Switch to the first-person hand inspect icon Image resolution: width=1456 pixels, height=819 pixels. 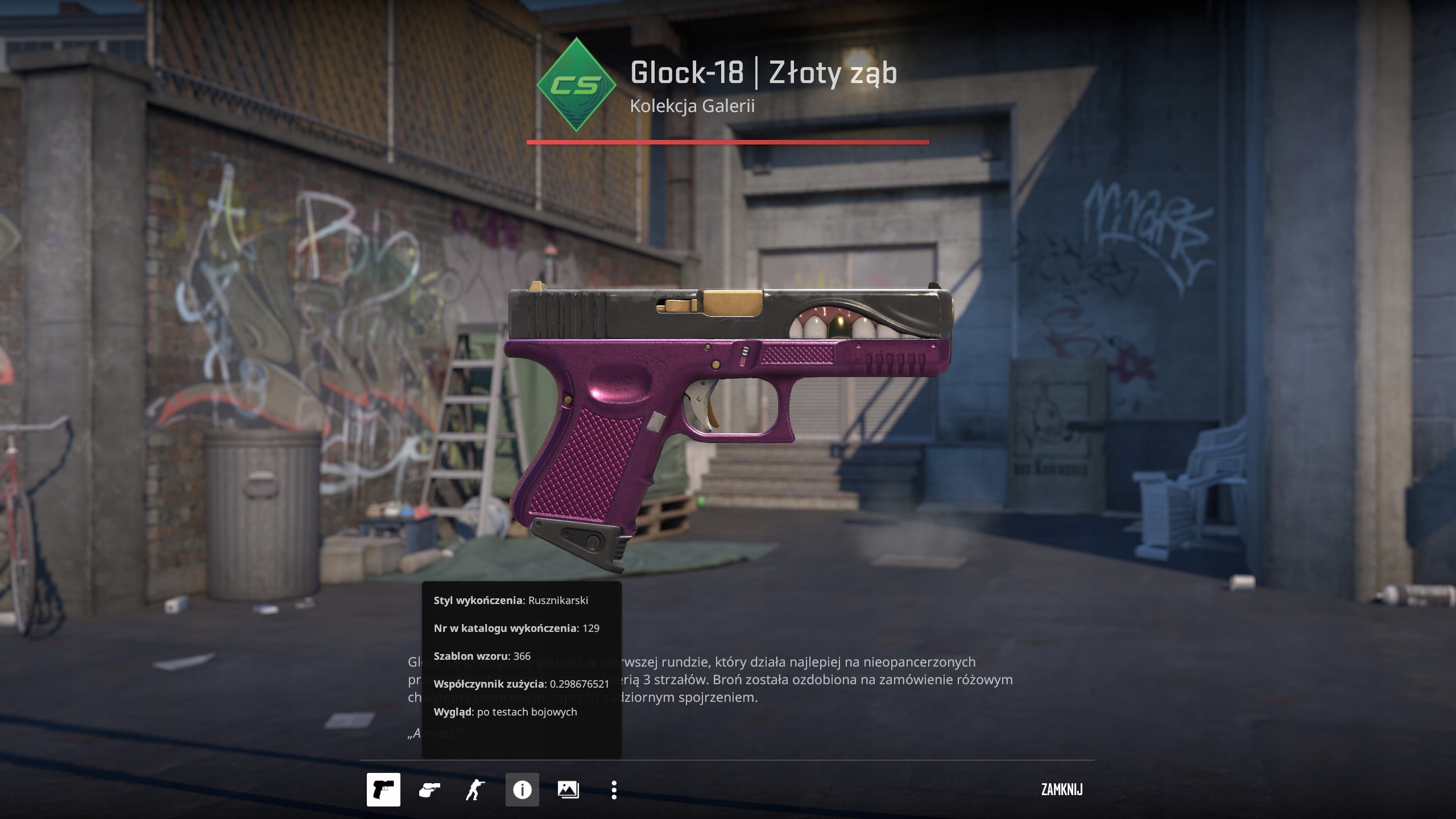[x=431, y=790]
